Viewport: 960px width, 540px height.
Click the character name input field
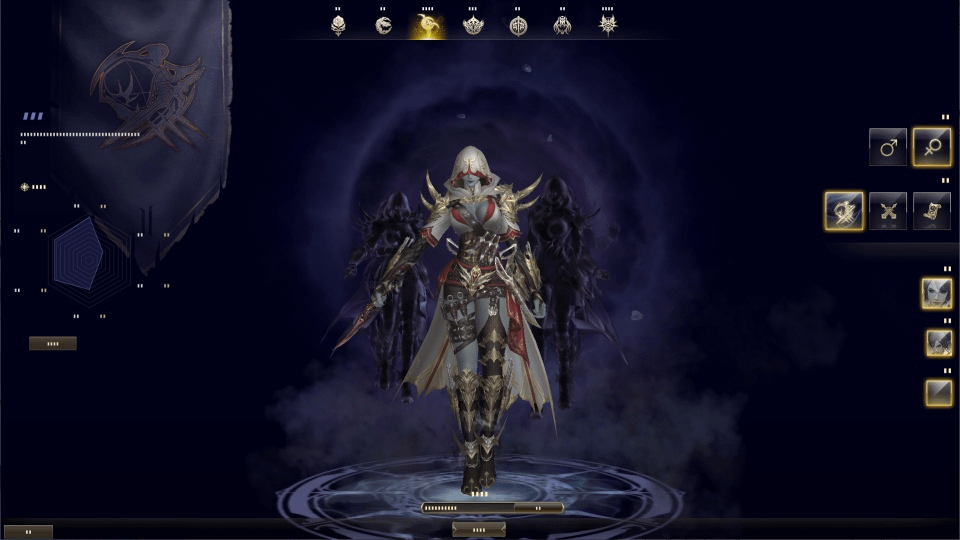[468, 508]
